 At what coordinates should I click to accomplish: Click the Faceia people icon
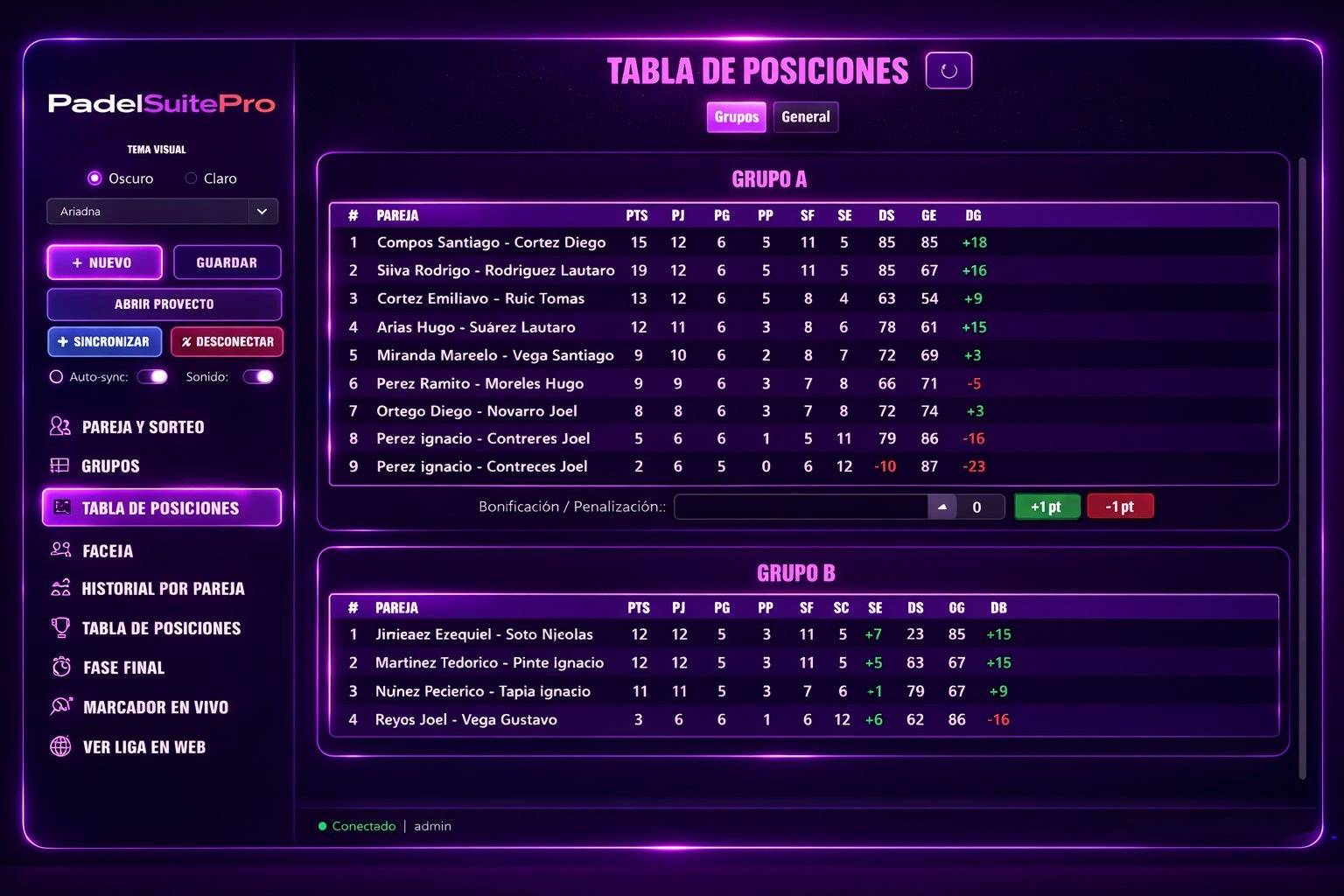pyautogui.click(x=59, y=550)
